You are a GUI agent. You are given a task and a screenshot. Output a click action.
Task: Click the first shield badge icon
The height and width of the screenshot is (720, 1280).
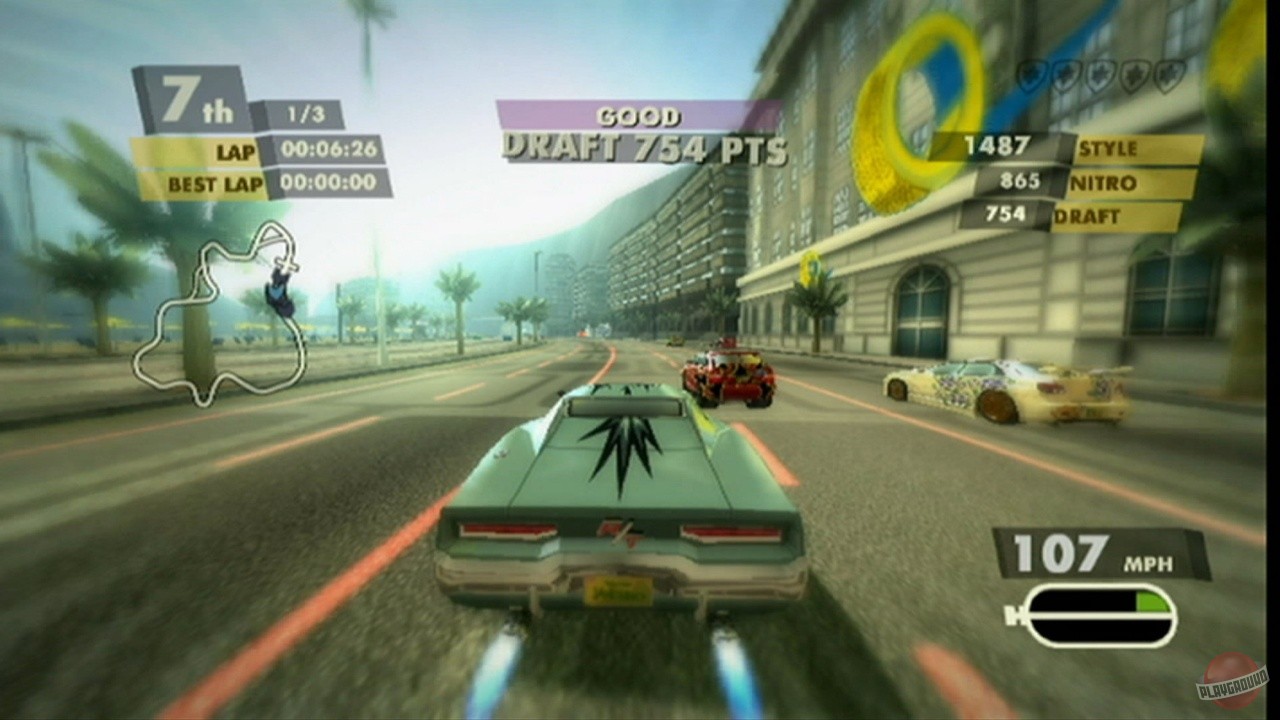(x=1030, y=75)
